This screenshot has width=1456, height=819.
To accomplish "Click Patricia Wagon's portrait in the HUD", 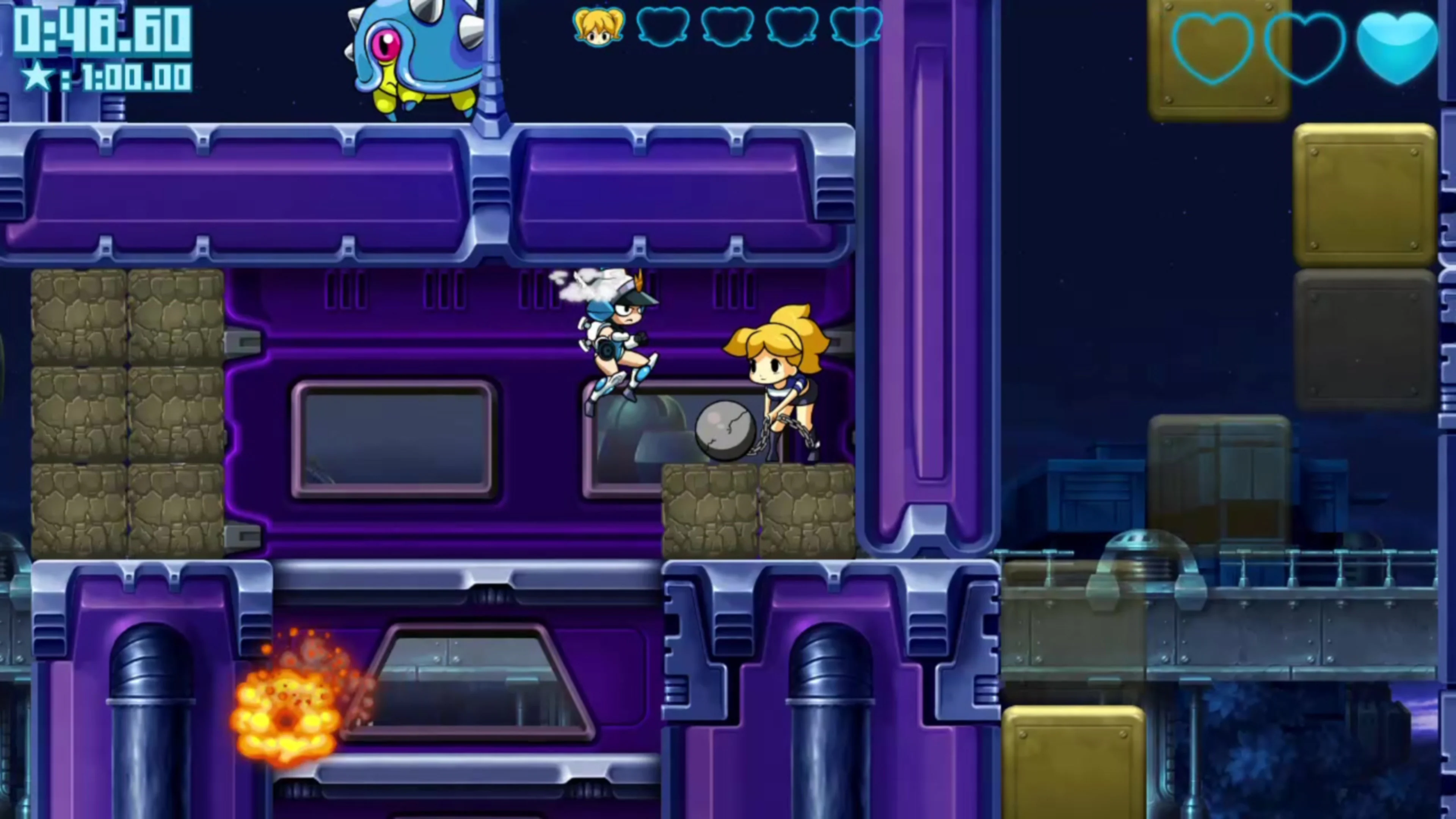I will [599, 25].
